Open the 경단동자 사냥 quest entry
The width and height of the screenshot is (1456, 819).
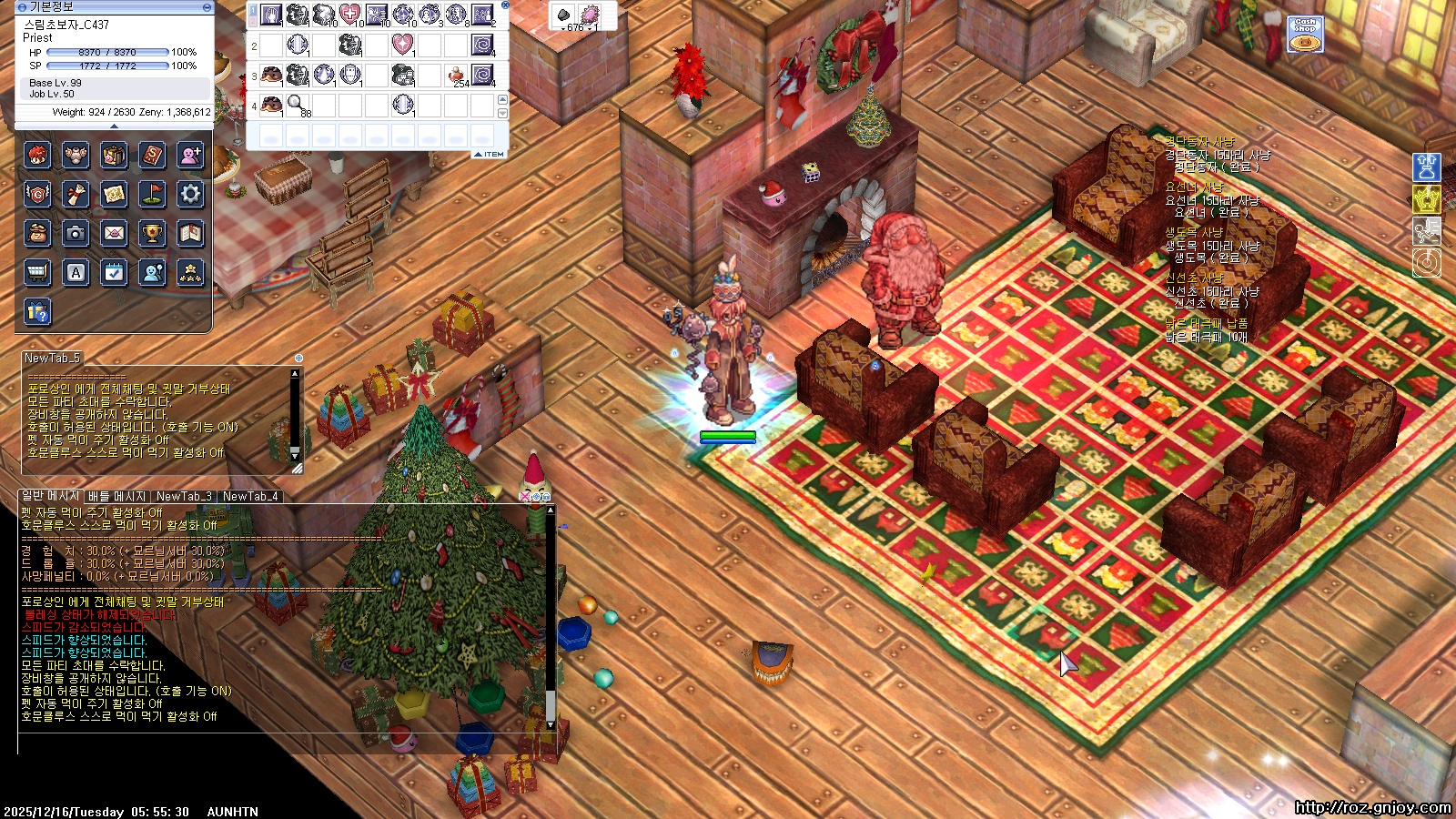(1199, 142)
